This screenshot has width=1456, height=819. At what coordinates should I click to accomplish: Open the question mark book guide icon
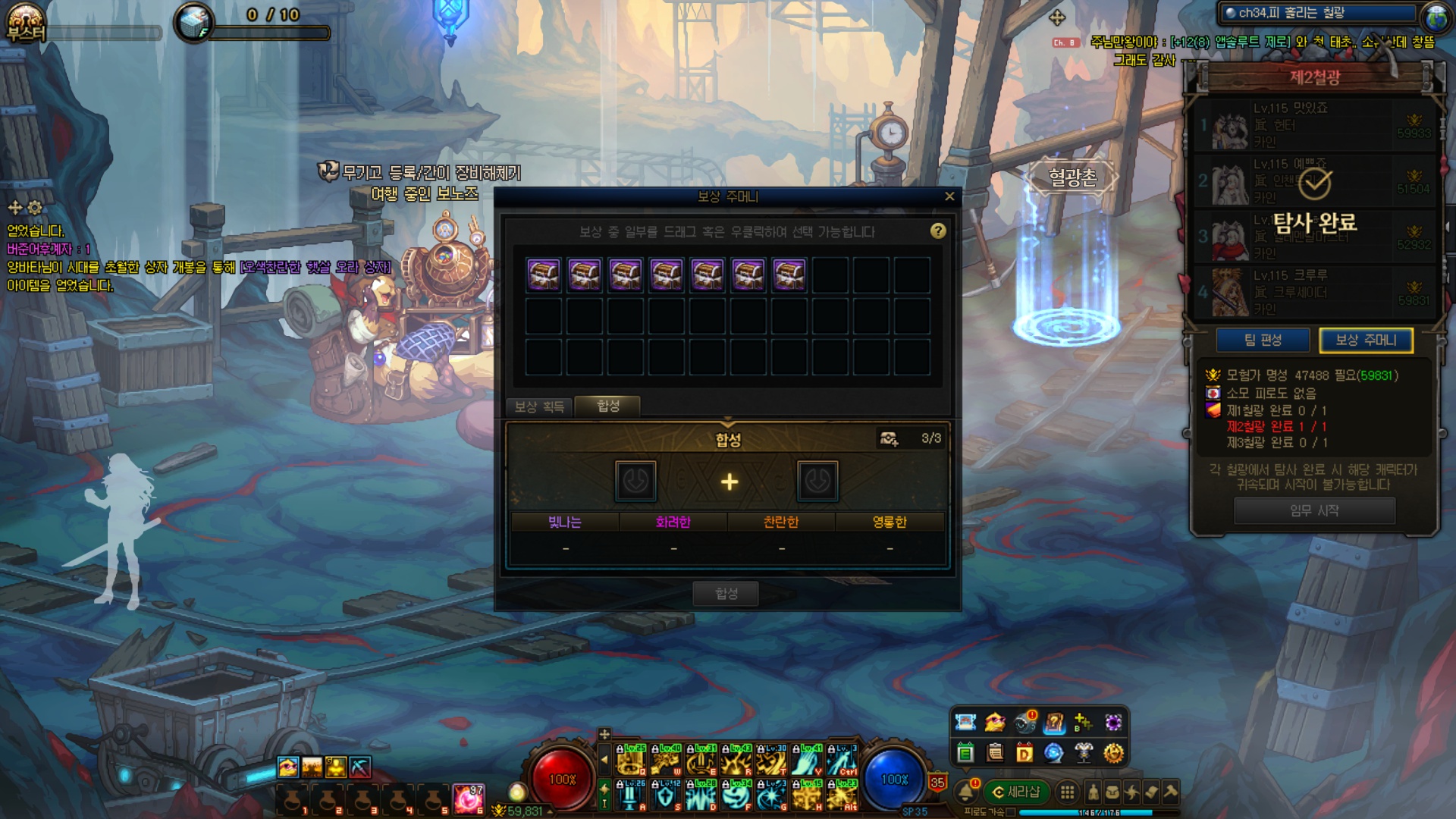tap(1054, 723)
